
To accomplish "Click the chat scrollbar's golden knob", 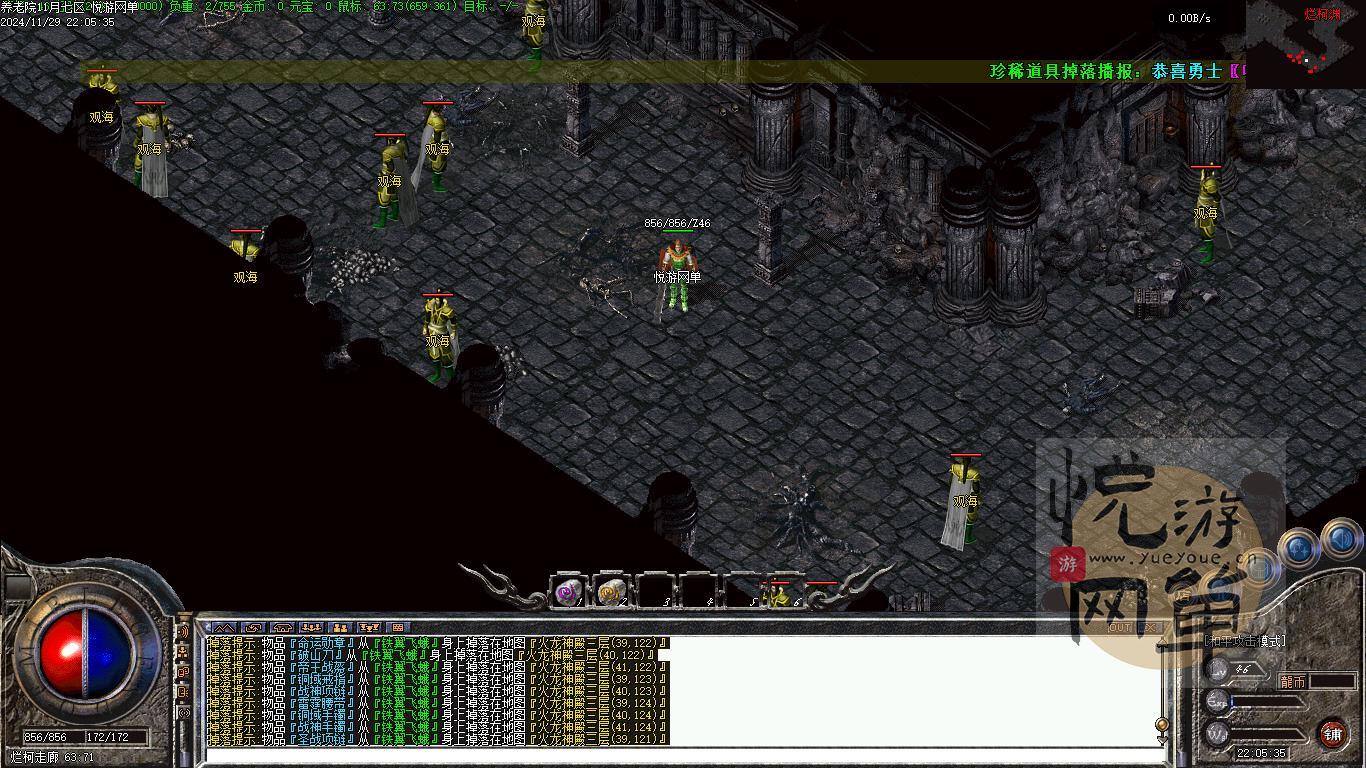I will click(x=1161, y=723).
